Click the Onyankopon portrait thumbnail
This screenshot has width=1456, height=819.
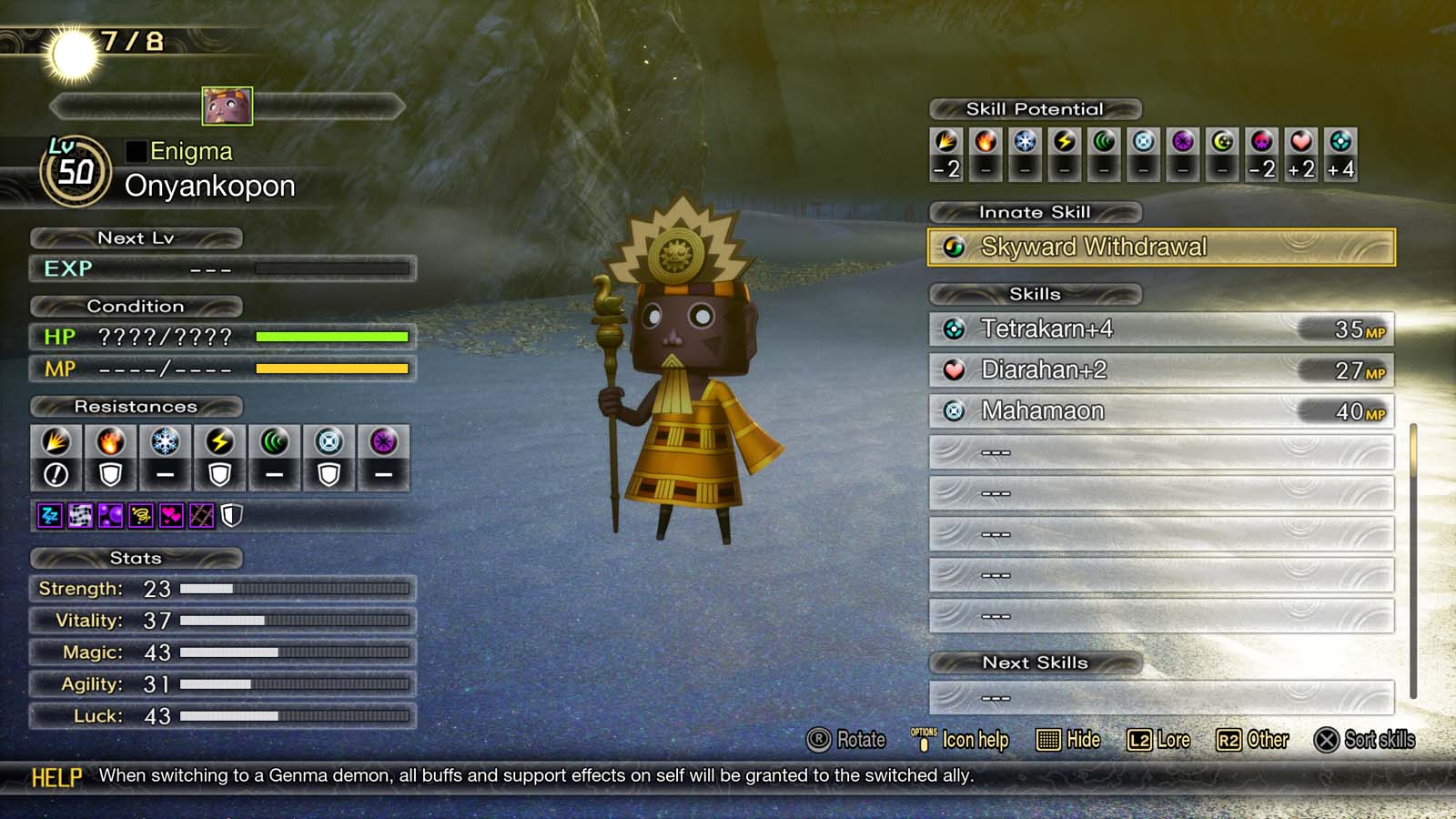[x=227, y=106]
